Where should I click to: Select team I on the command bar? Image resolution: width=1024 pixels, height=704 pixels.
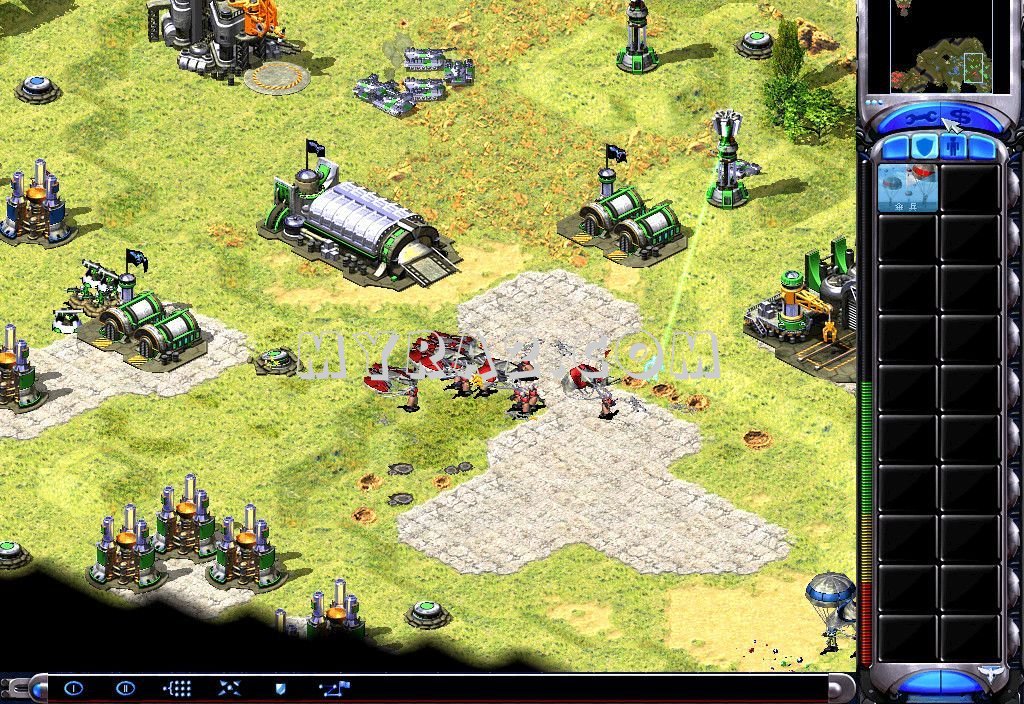(74, 688)
